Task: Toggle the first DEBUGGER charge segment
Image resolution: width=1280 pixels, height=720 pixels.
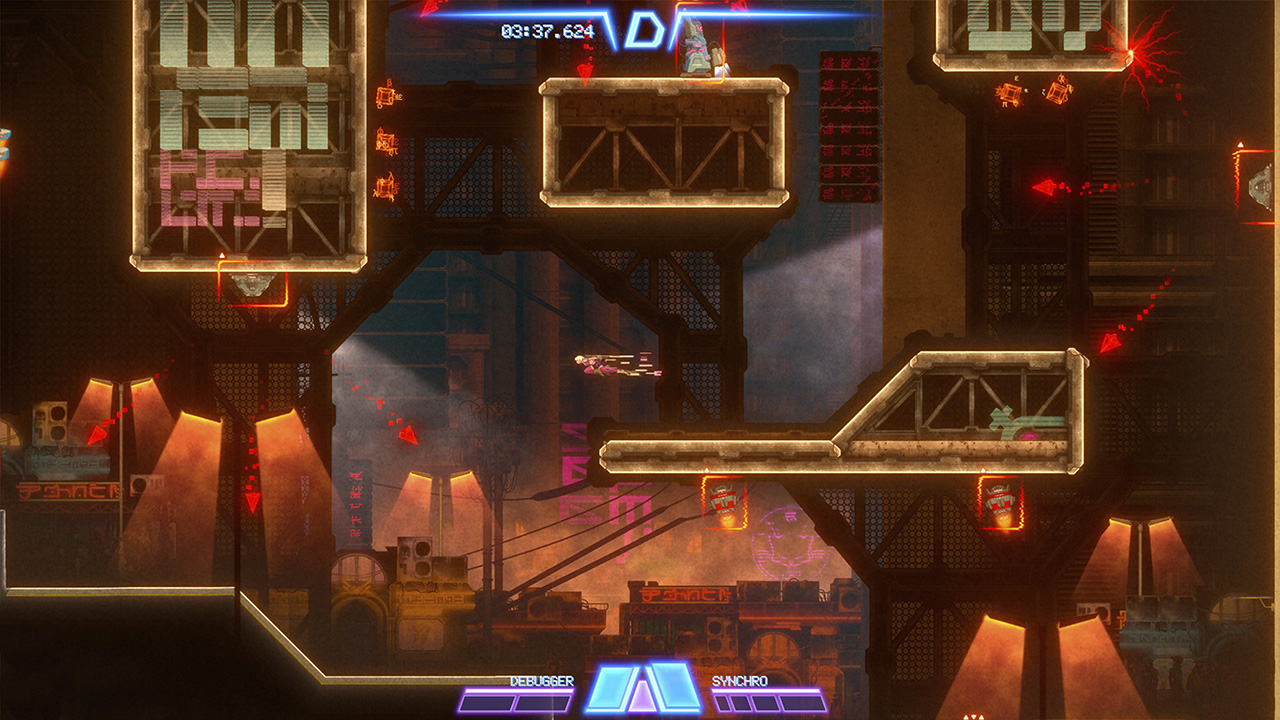Action: coord(487,703)
